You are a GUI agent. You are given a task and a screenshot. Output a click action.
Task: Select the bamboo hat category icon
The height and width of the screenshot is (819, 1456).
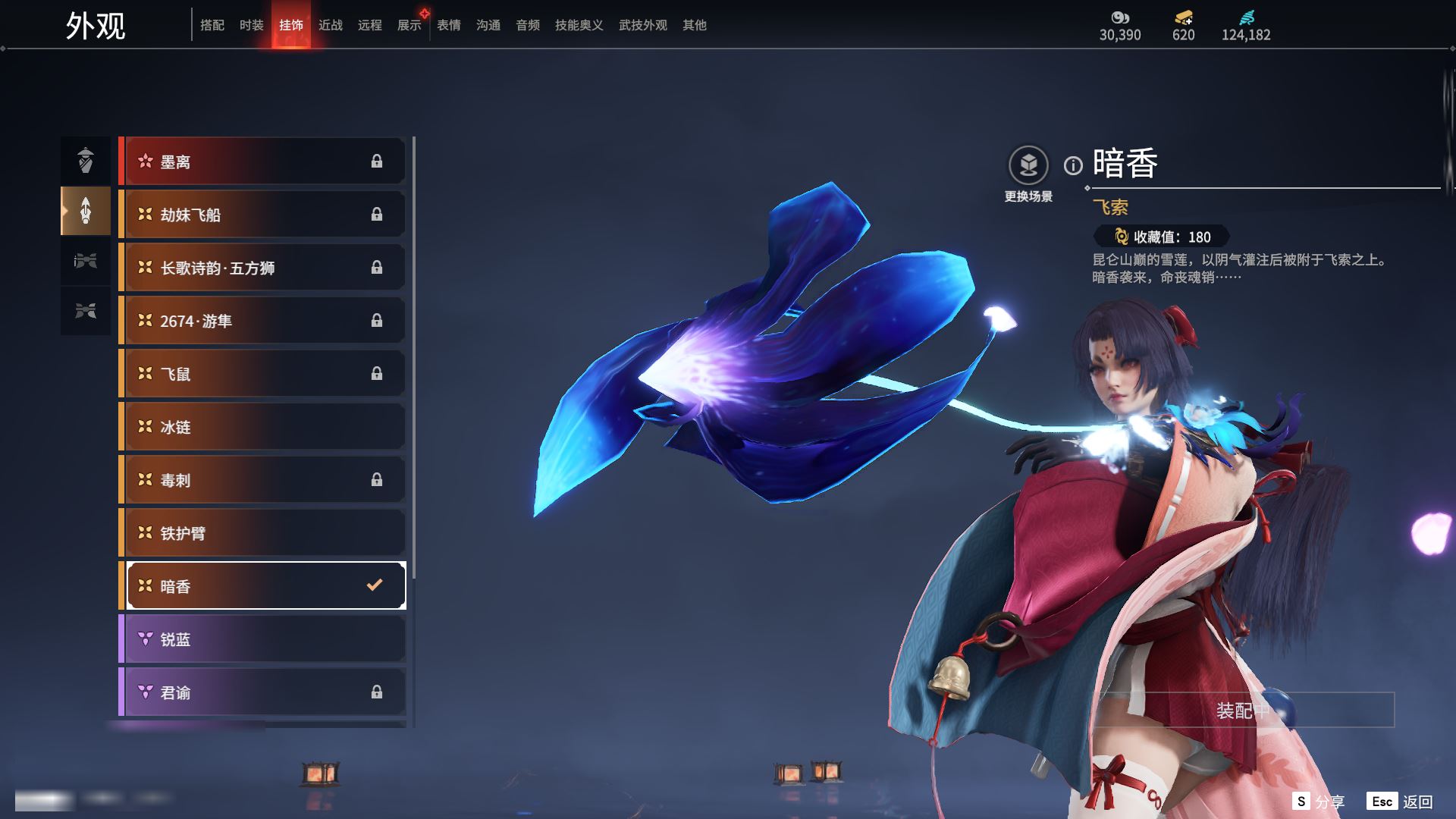[x=86, y=160]
